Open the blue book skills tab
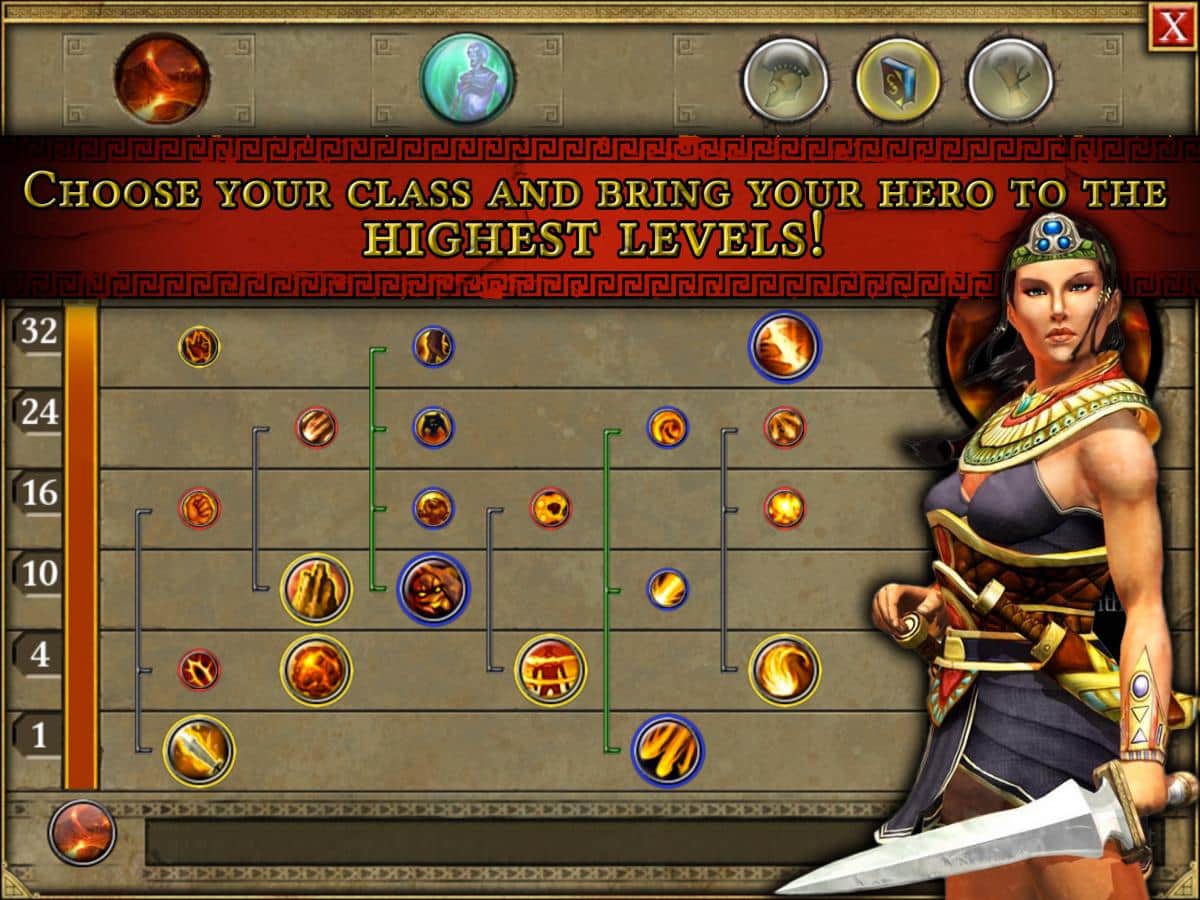Image resolution: width=1200 pixels, height=900 pixels. click(897, 79)
